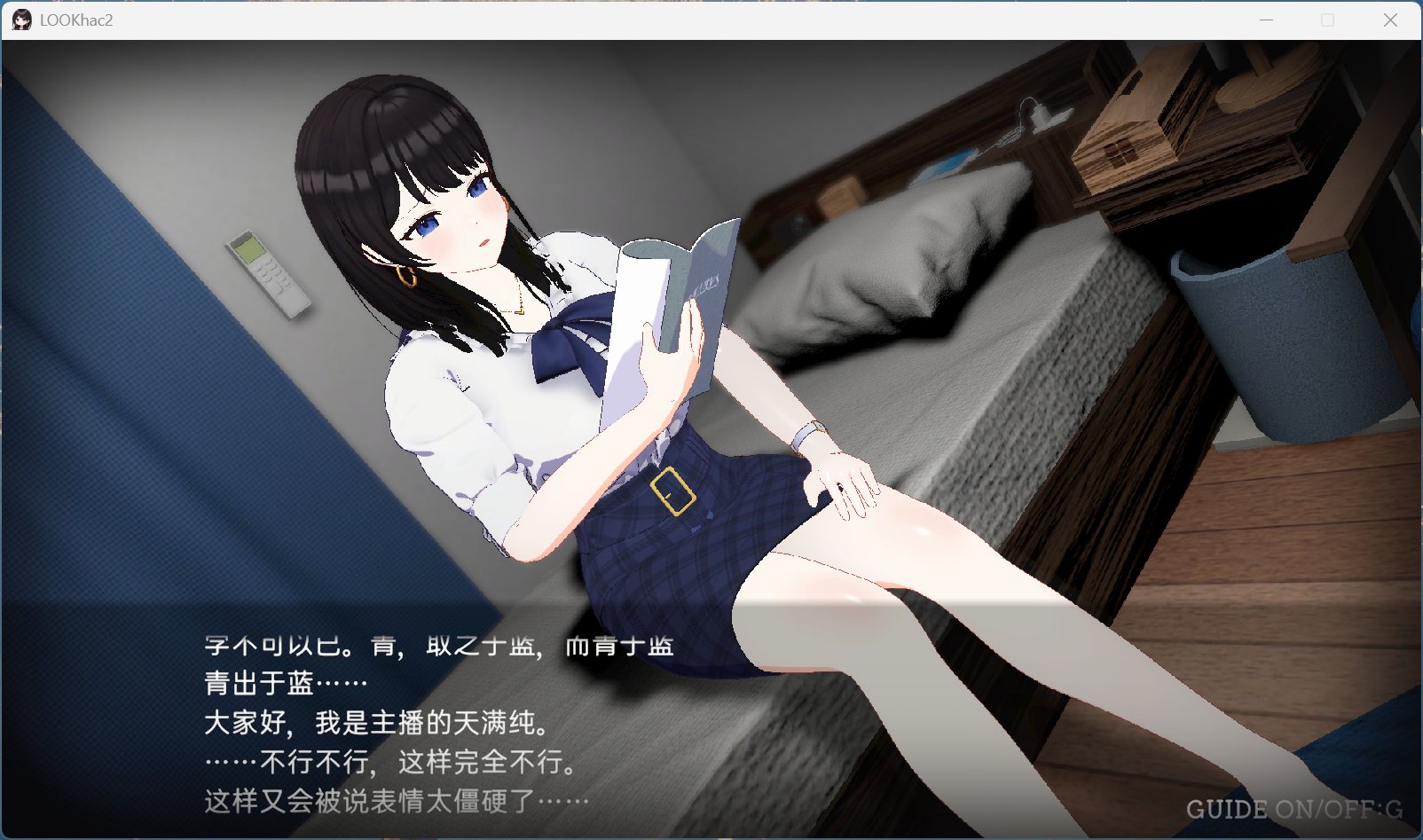
Task: Maximize the LOOKhac2 window
Action: tap(1329, 19)
